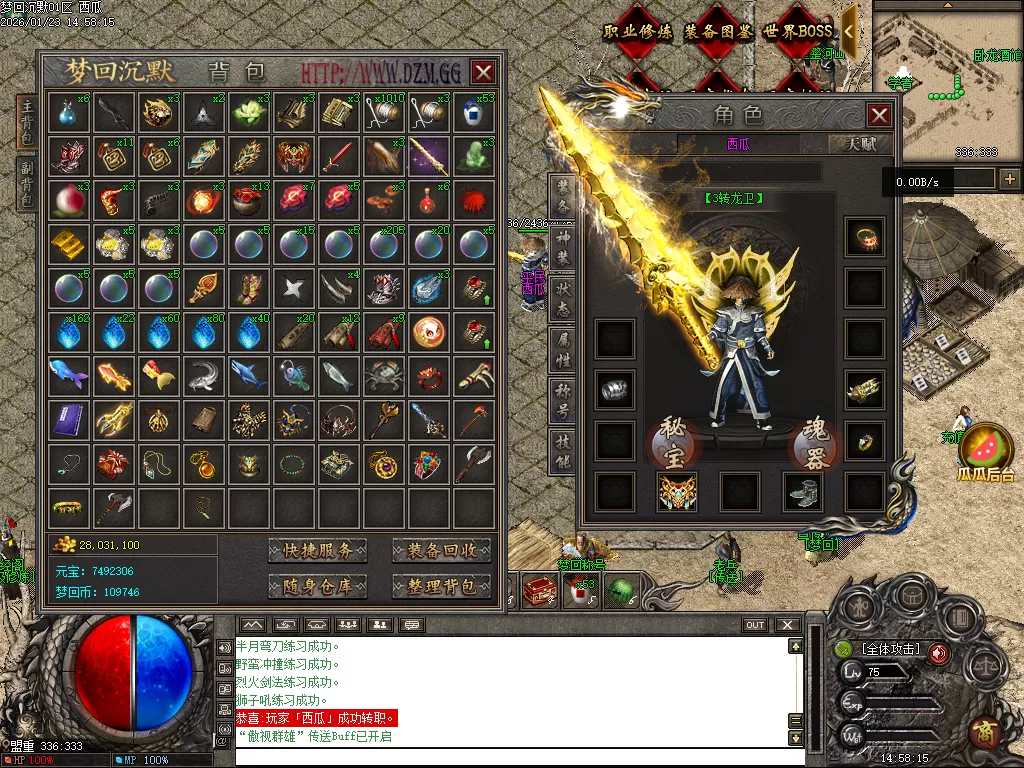
Task: Select the gray crab item slot
Action: [x=382, y=375]
